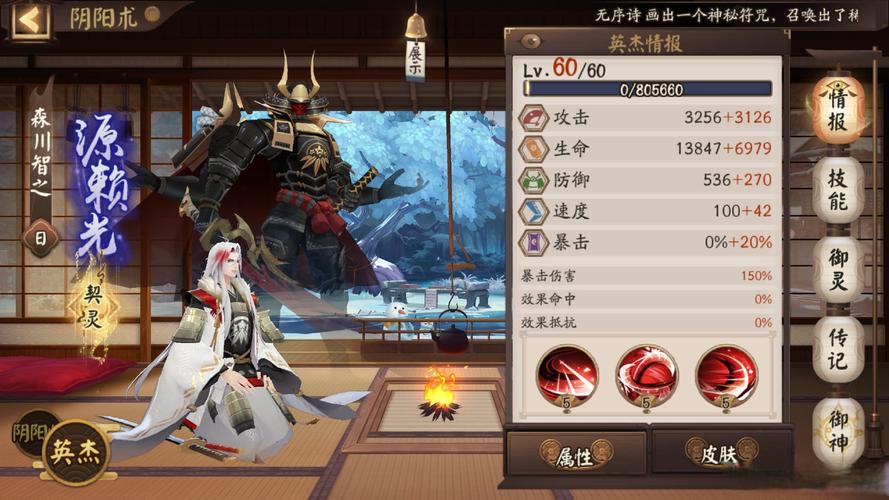Open the 皮肤 skins button

[719, 452]
